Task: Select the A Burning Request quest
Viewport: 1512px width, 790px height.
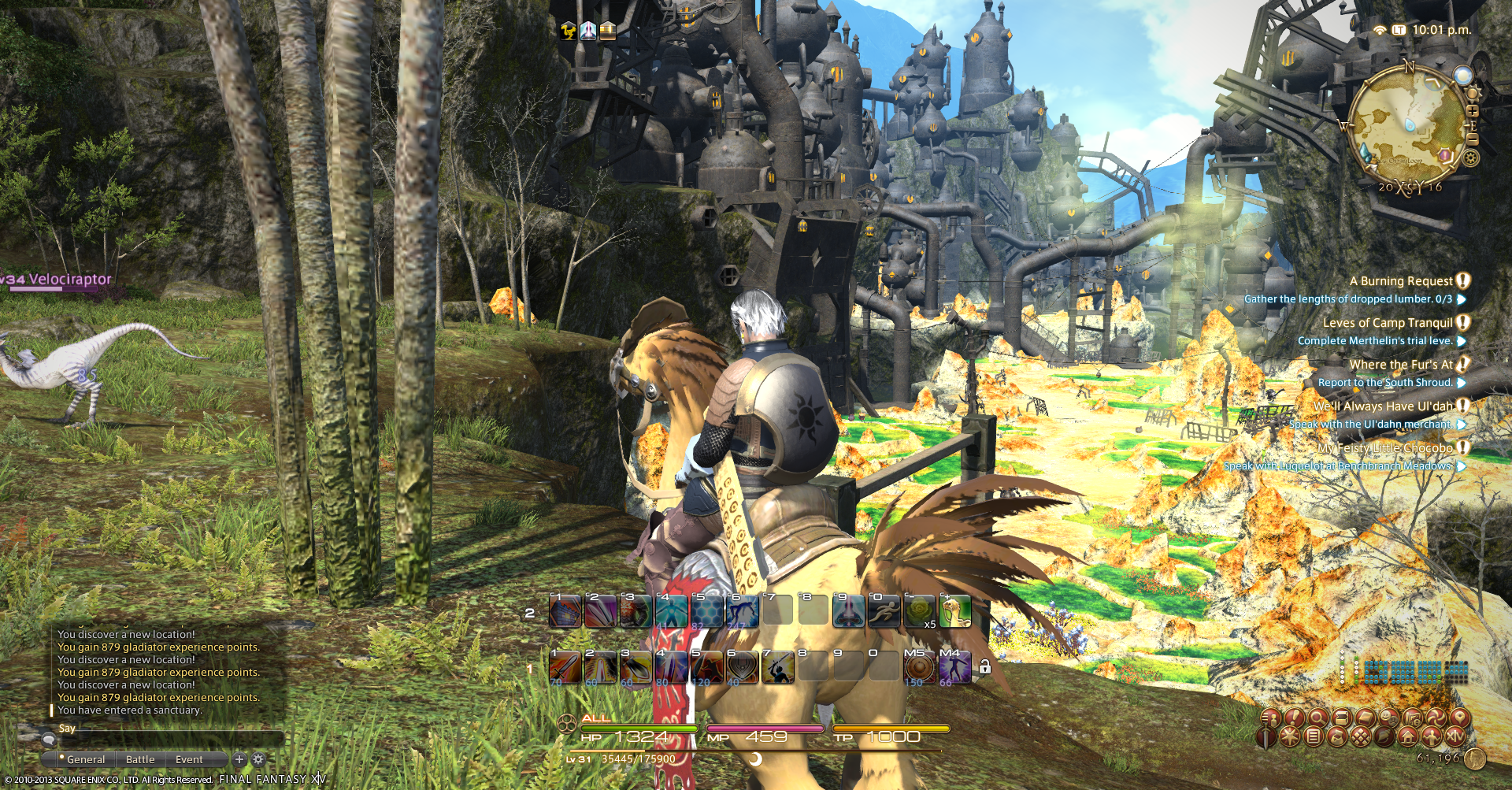Action: tap(1401, 281)
